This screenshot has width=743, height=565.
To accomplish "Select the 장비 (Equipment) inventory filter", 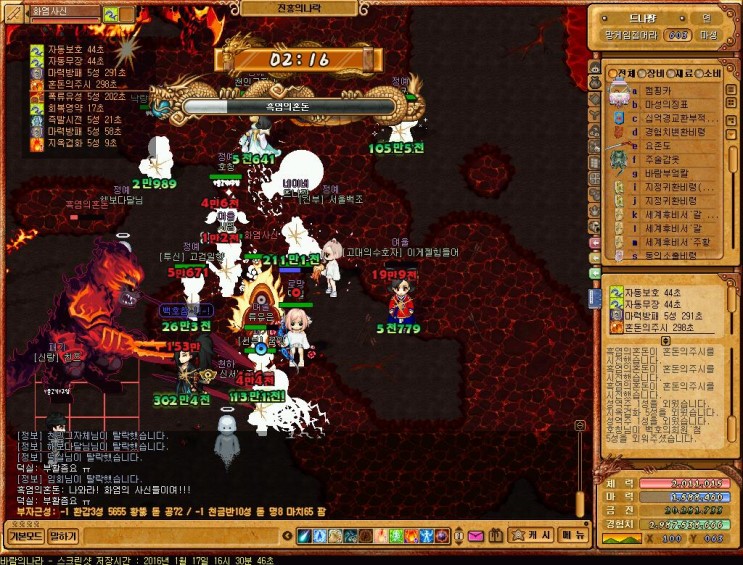I will pos(652,74).
